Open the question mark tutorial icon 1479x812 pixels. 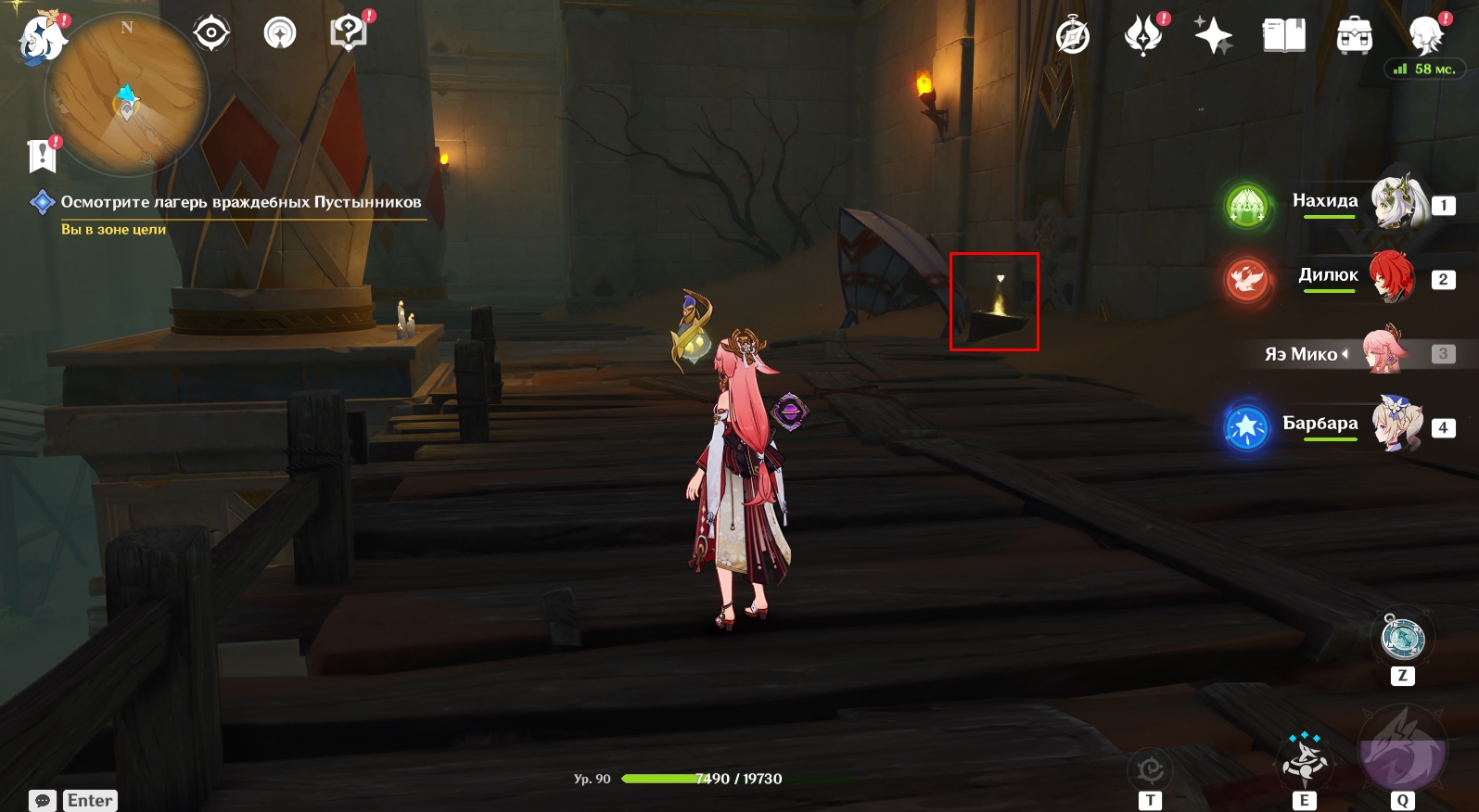[x=348, y=34]
